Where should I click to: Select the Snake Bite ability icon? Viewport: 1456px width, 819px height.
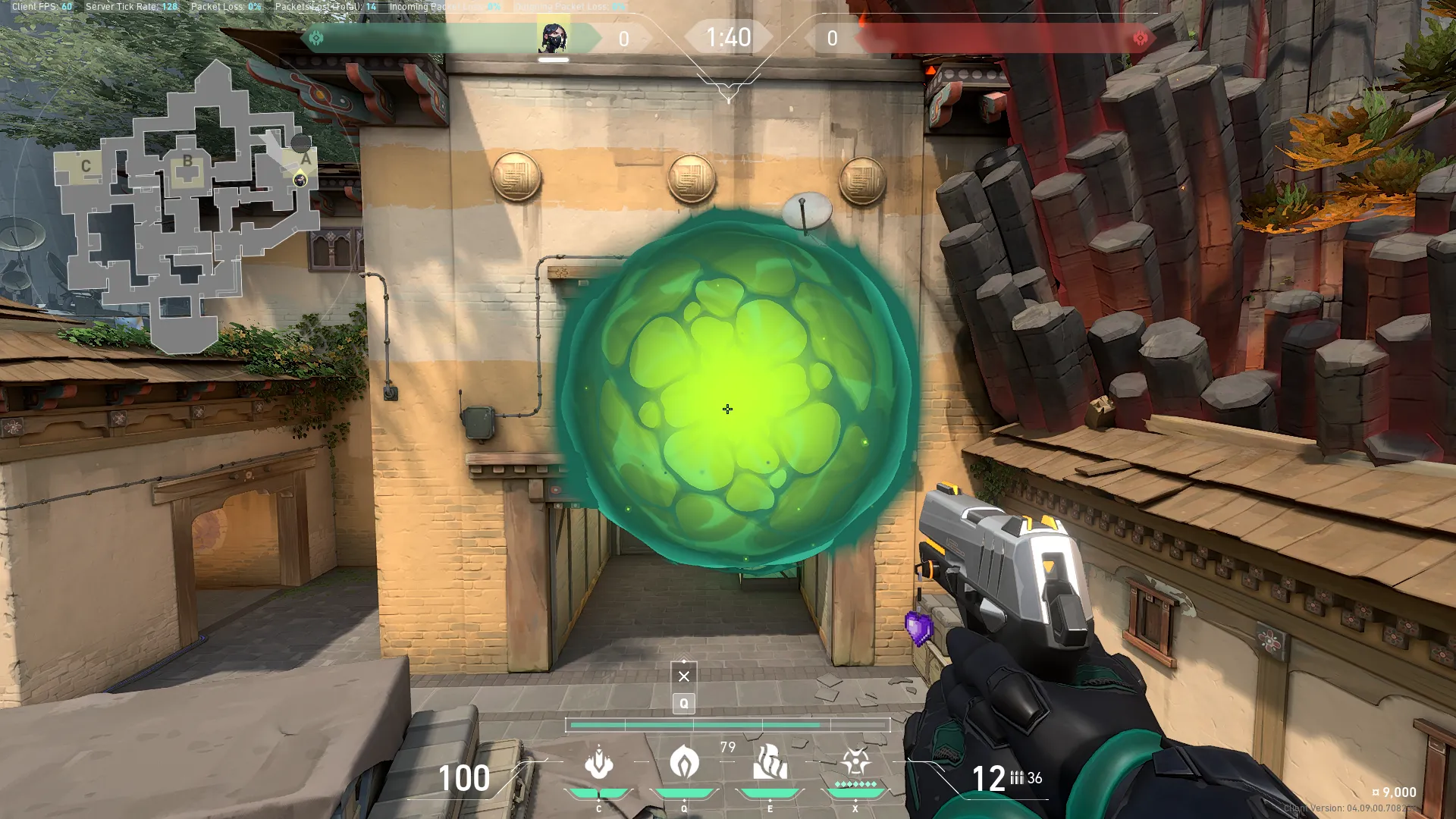click(x=599, y=763)
